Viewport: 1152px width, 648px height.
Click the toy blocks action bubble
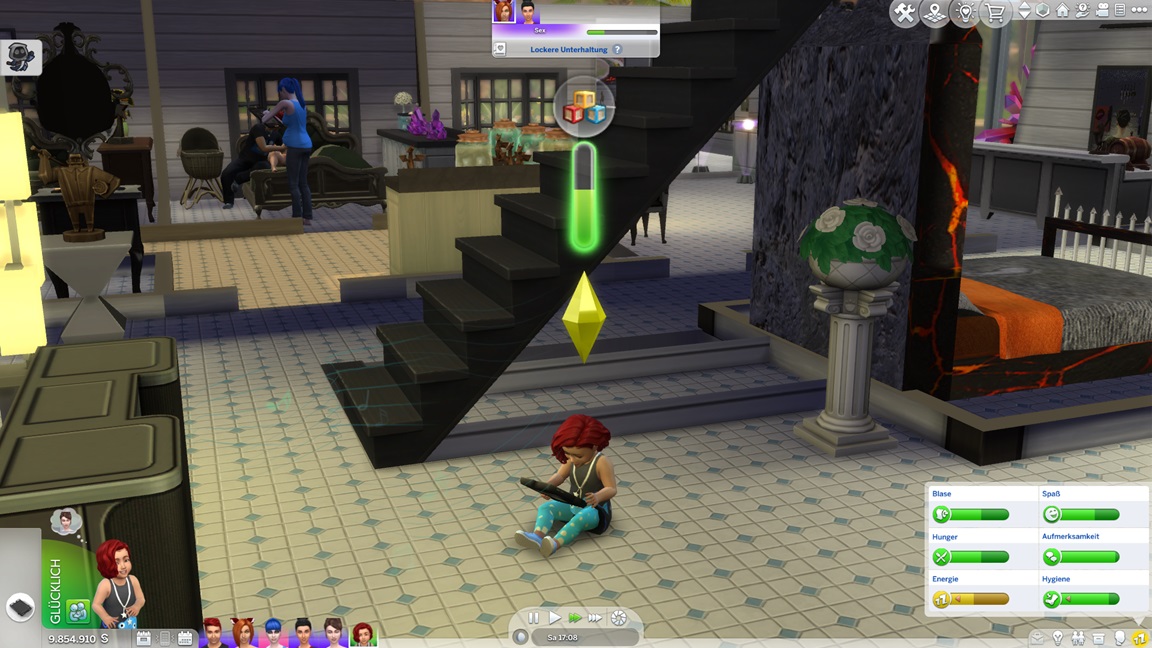584,105
